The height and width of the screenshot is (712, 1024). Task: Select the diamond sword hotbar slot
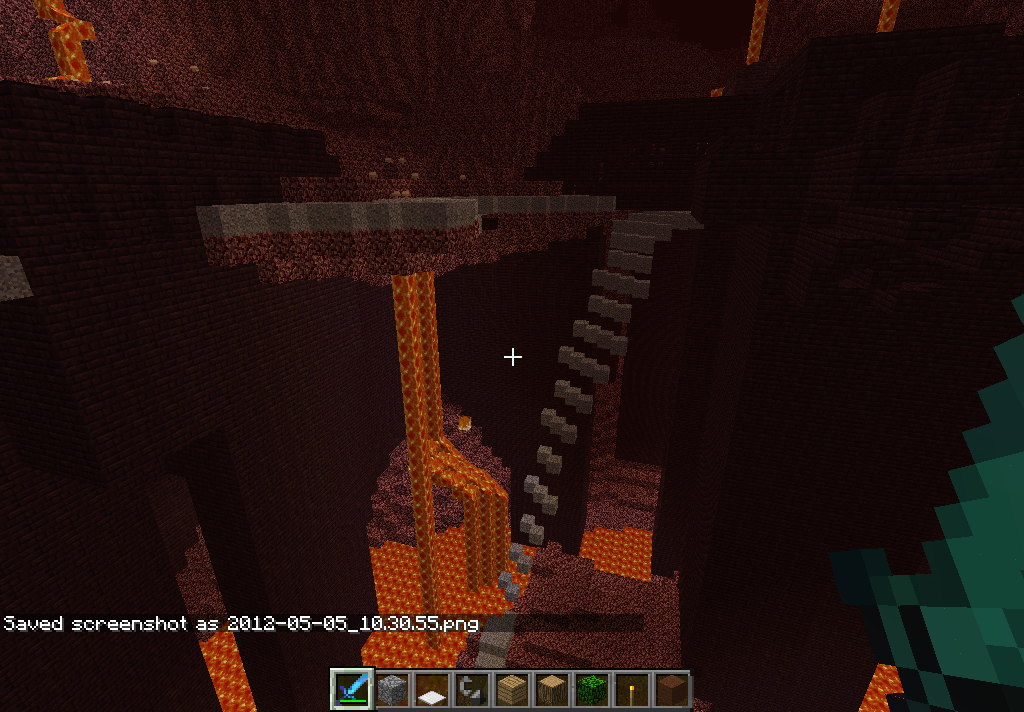[352, 690]
